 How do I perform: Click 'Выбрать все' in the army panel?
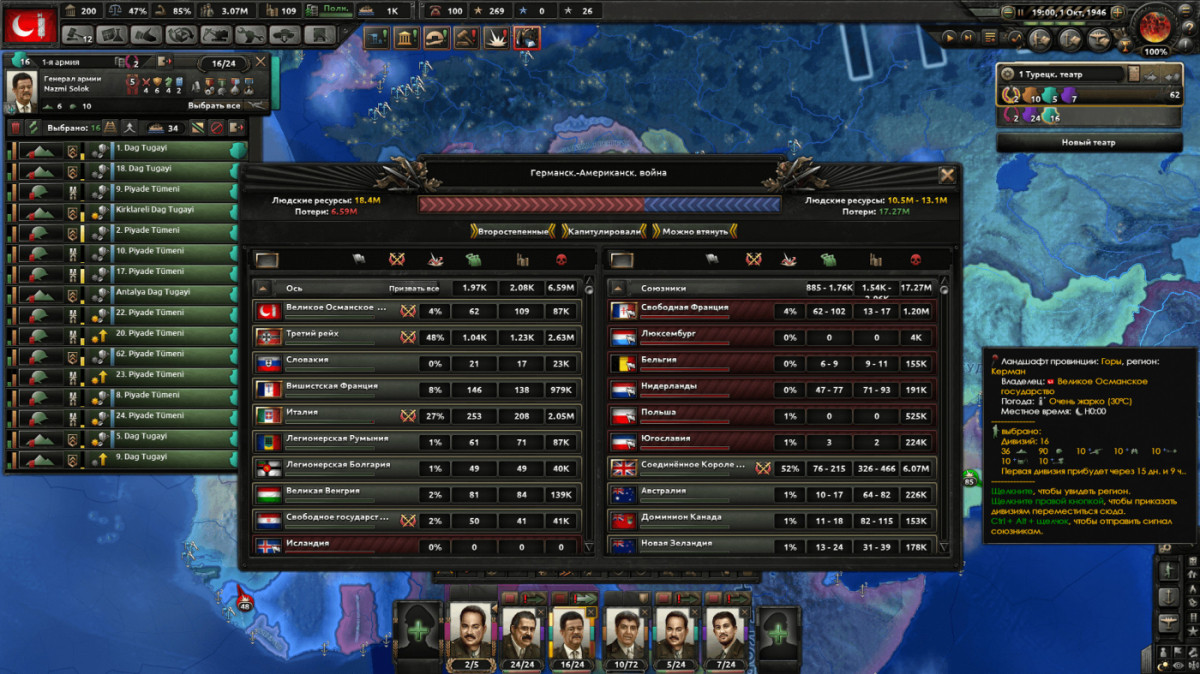click(x=215, y=106)
